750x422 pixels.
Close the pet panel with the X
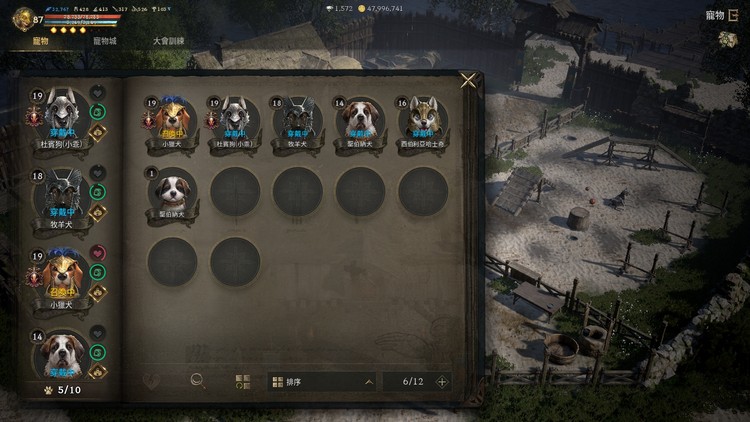click(468, 81)
